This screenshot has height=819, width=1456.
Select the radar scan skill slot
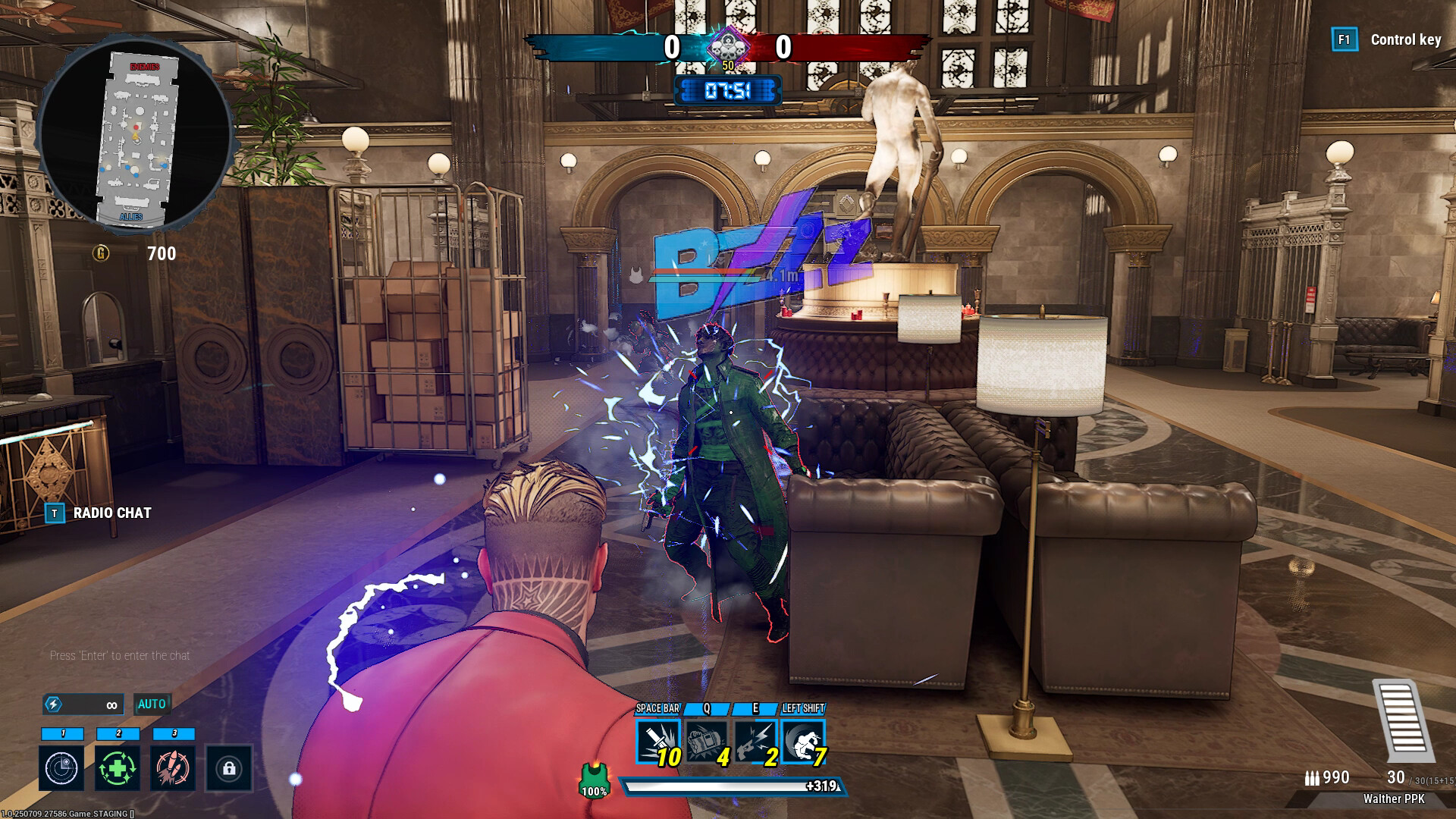point(62,767)
